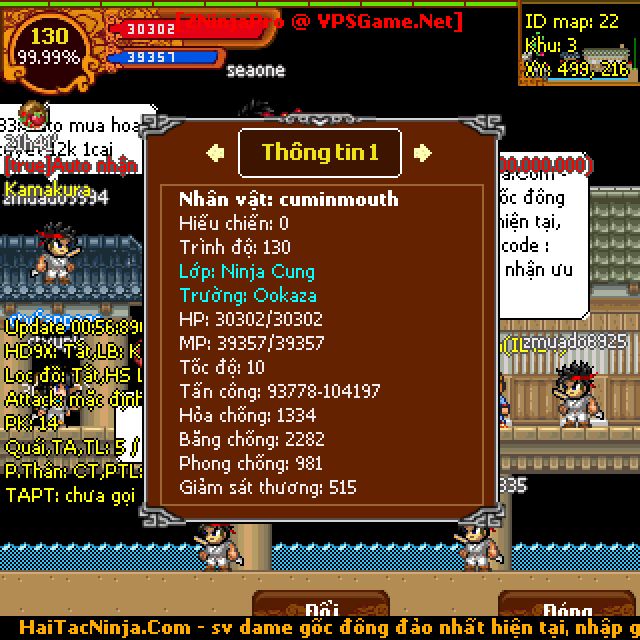Go to the next info page arrow
The width and height of the screenshot is (640, 640).
pyautogui.click(x=423, y=153)
